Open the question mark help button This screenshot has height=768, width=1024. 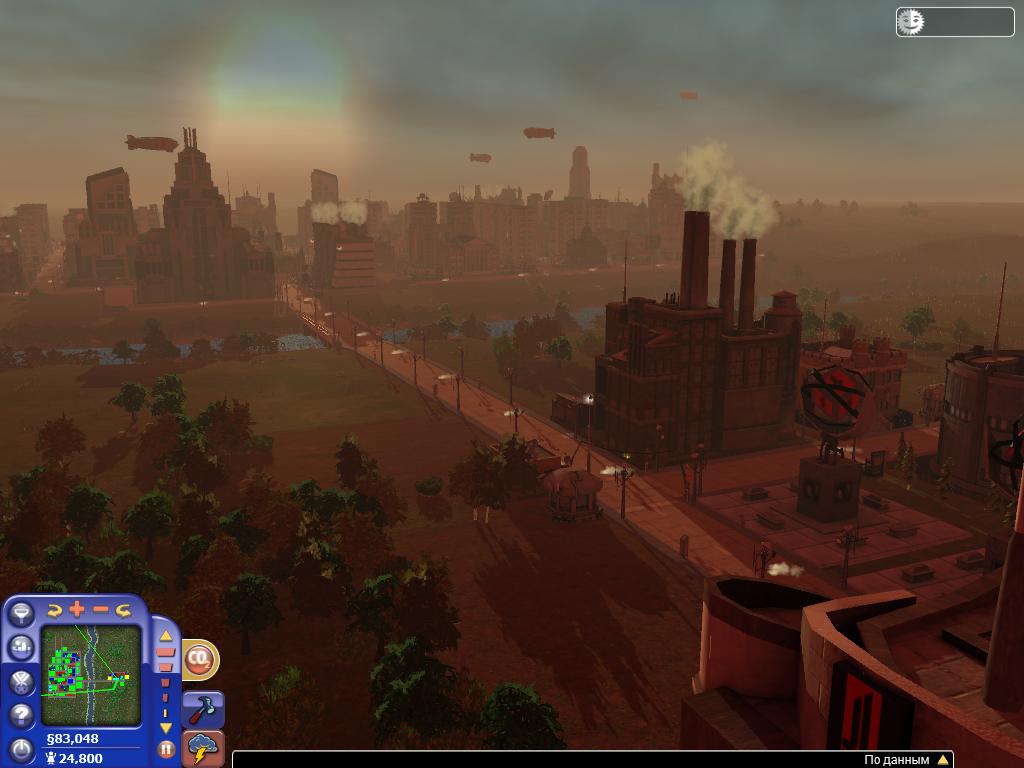(21, 715)
